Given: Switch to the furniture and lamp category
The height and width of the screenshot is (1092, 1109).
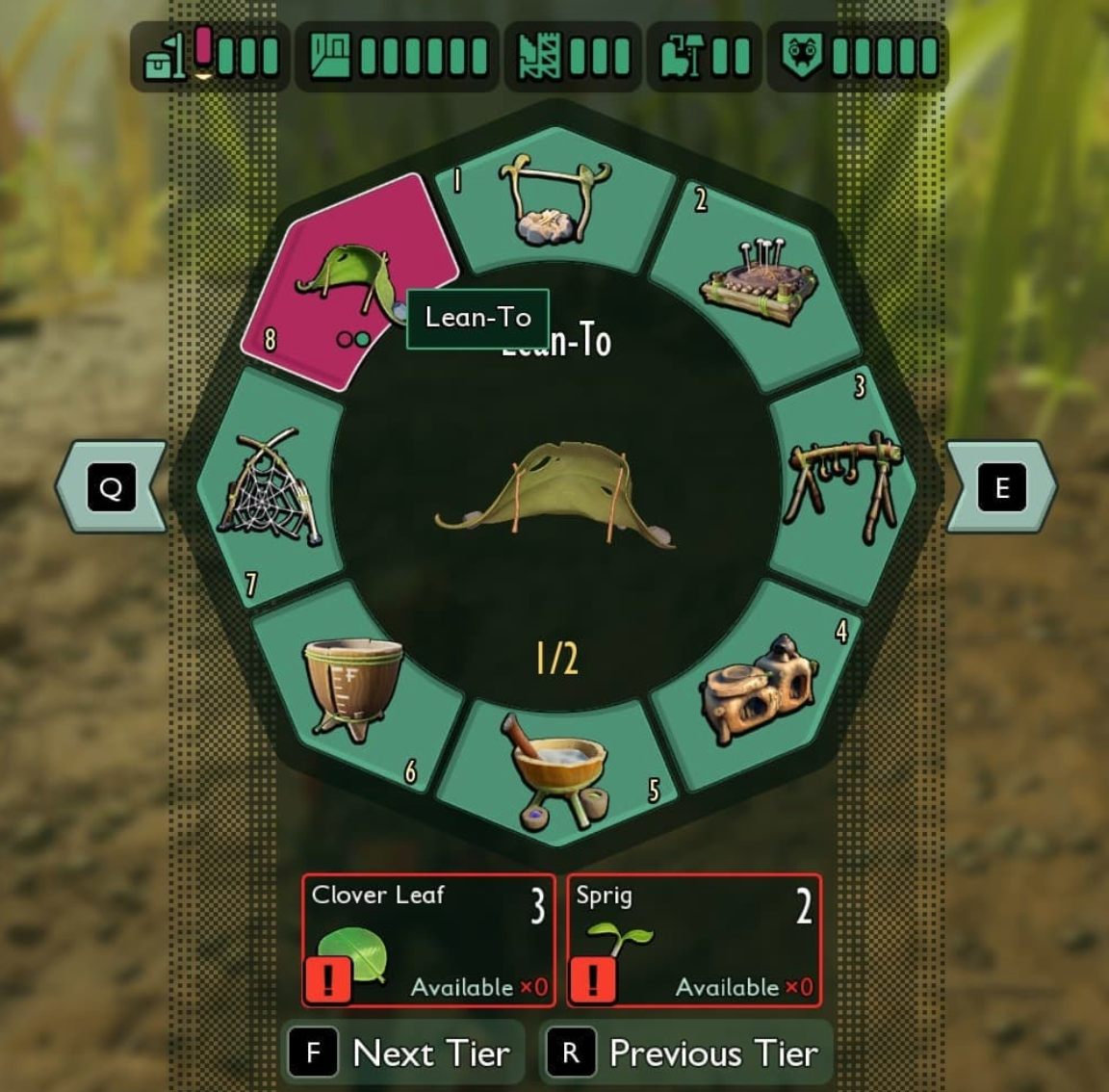Looking at the screenshot, I should 705,56.
